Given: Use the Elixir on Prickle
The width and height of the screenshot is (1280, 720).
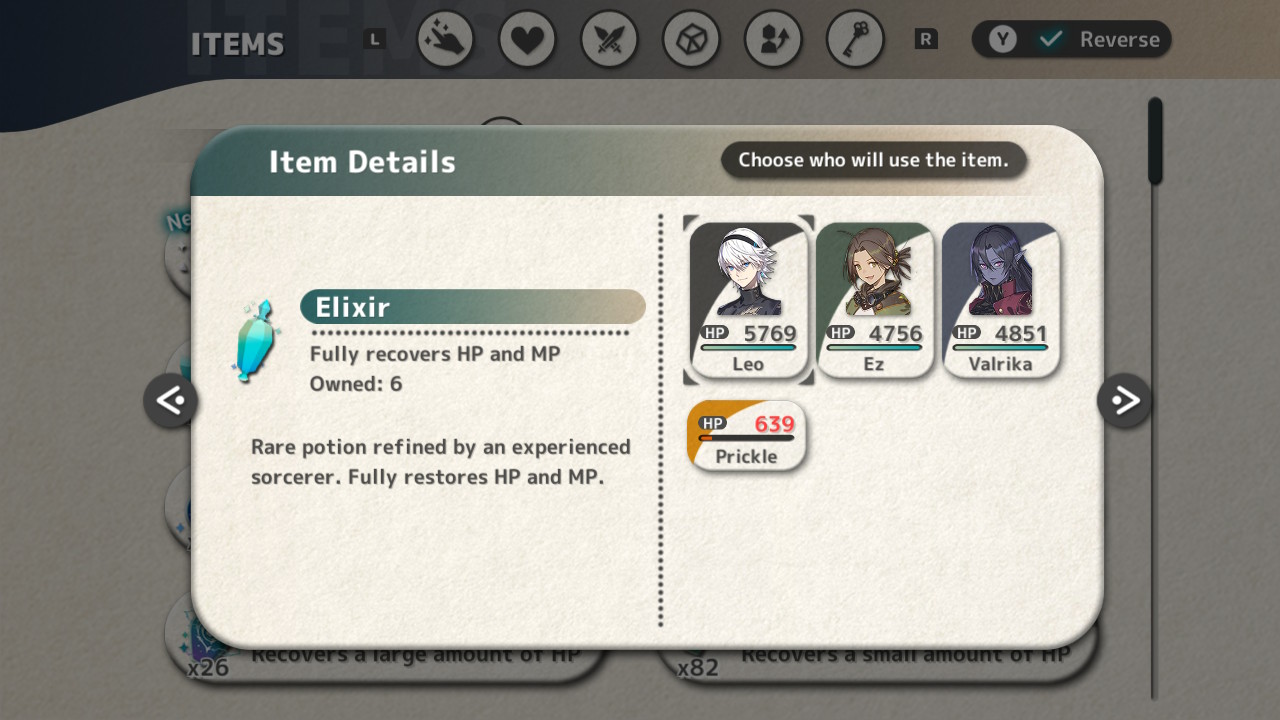Looking at the screenshot, I should pyautogui.click(x=746, y=437).
